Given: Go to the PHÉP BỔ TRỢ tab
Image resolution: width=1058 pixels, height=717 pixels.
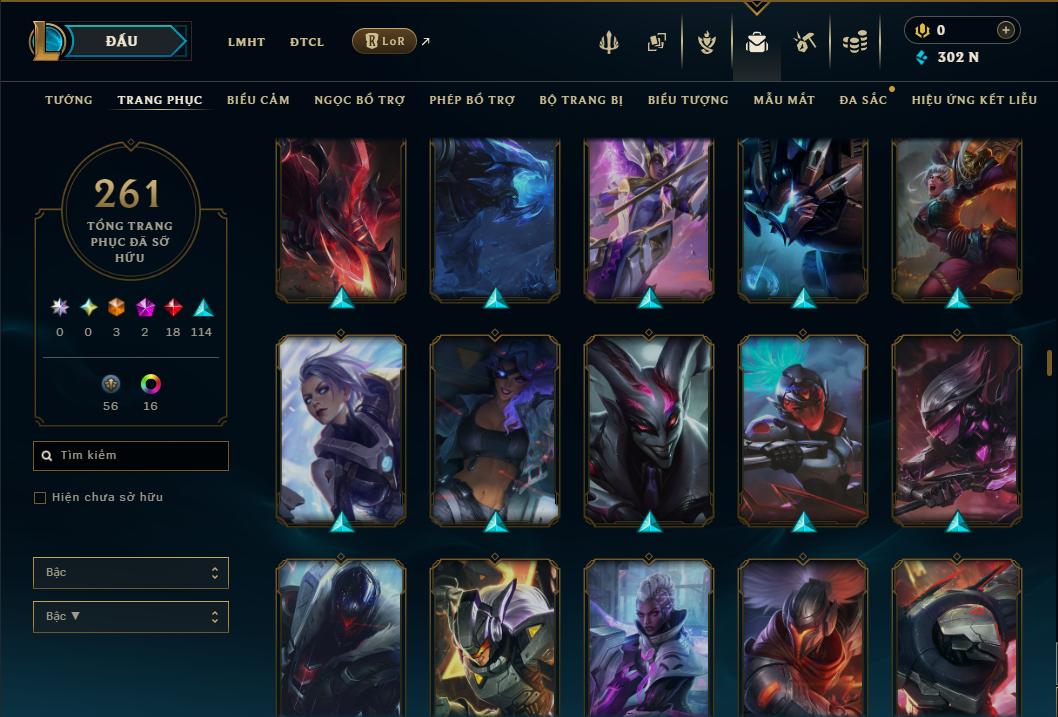Looking at the screenshot, I should point(472,100).
